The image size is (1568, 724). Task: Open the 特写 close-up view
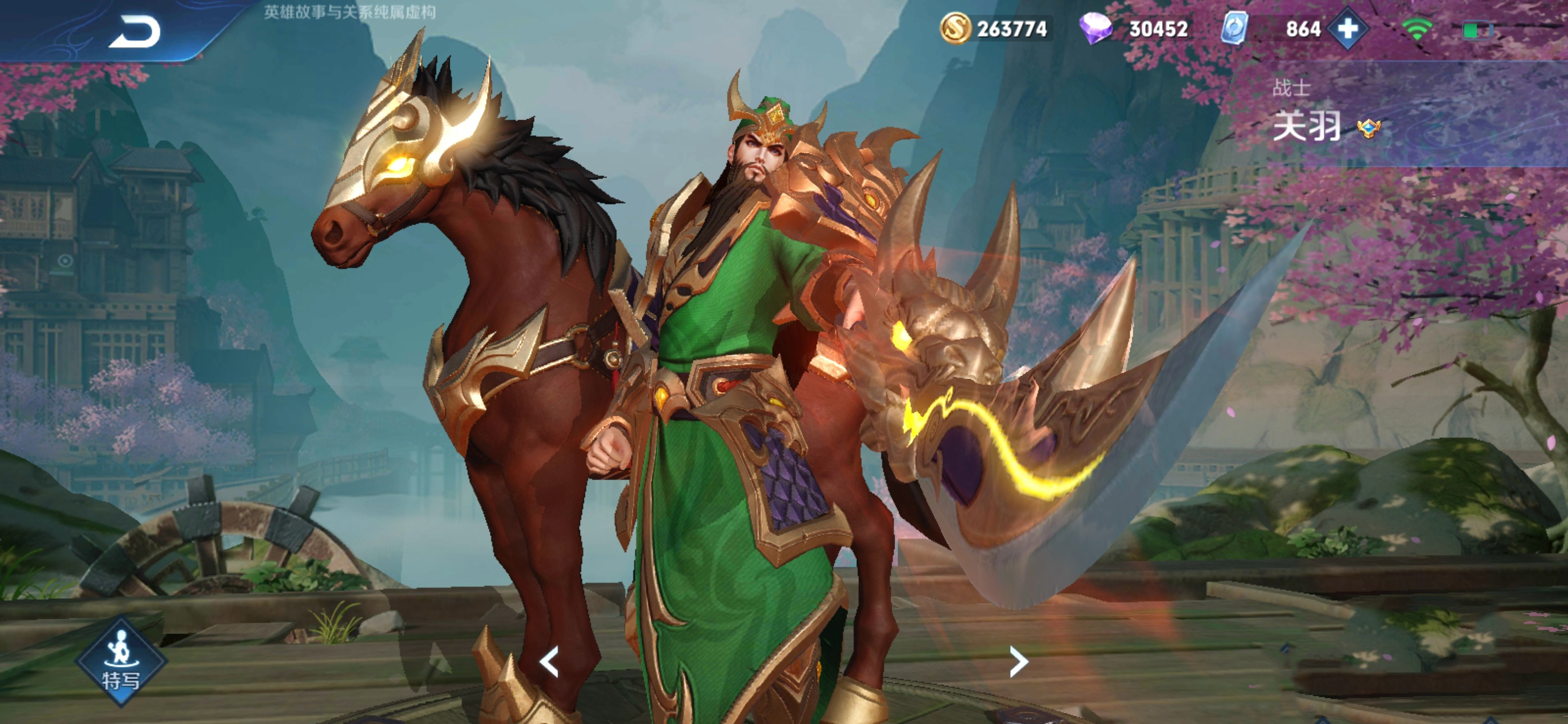pos(121,661)
